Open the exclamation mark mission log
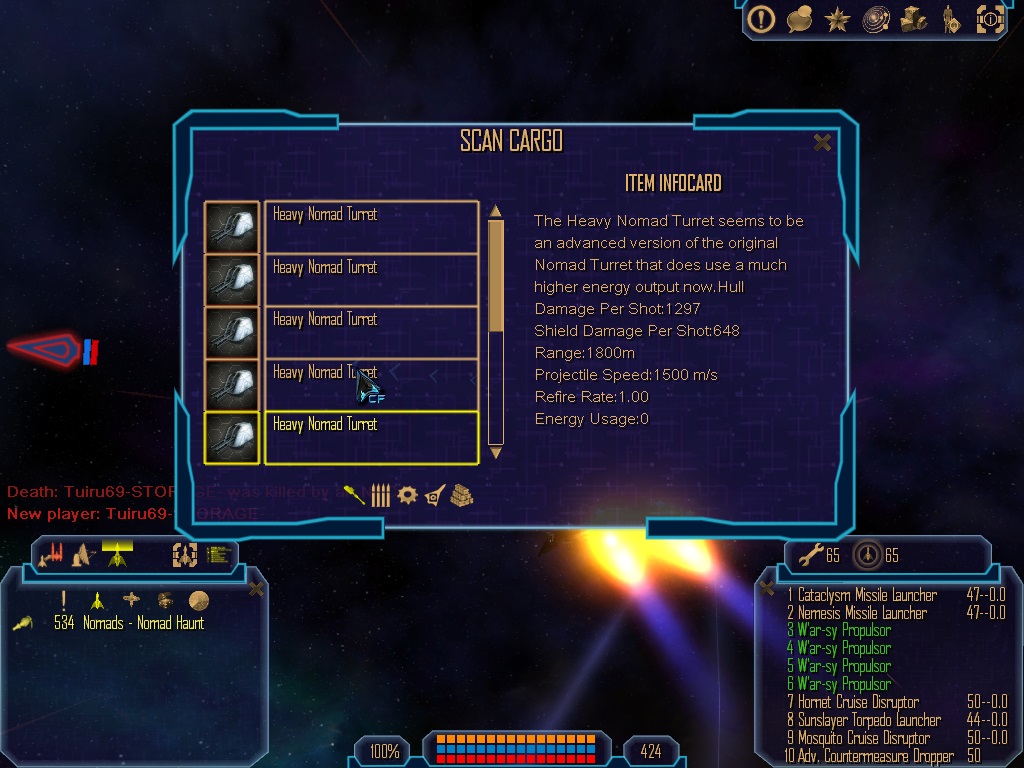 point(762,19)
